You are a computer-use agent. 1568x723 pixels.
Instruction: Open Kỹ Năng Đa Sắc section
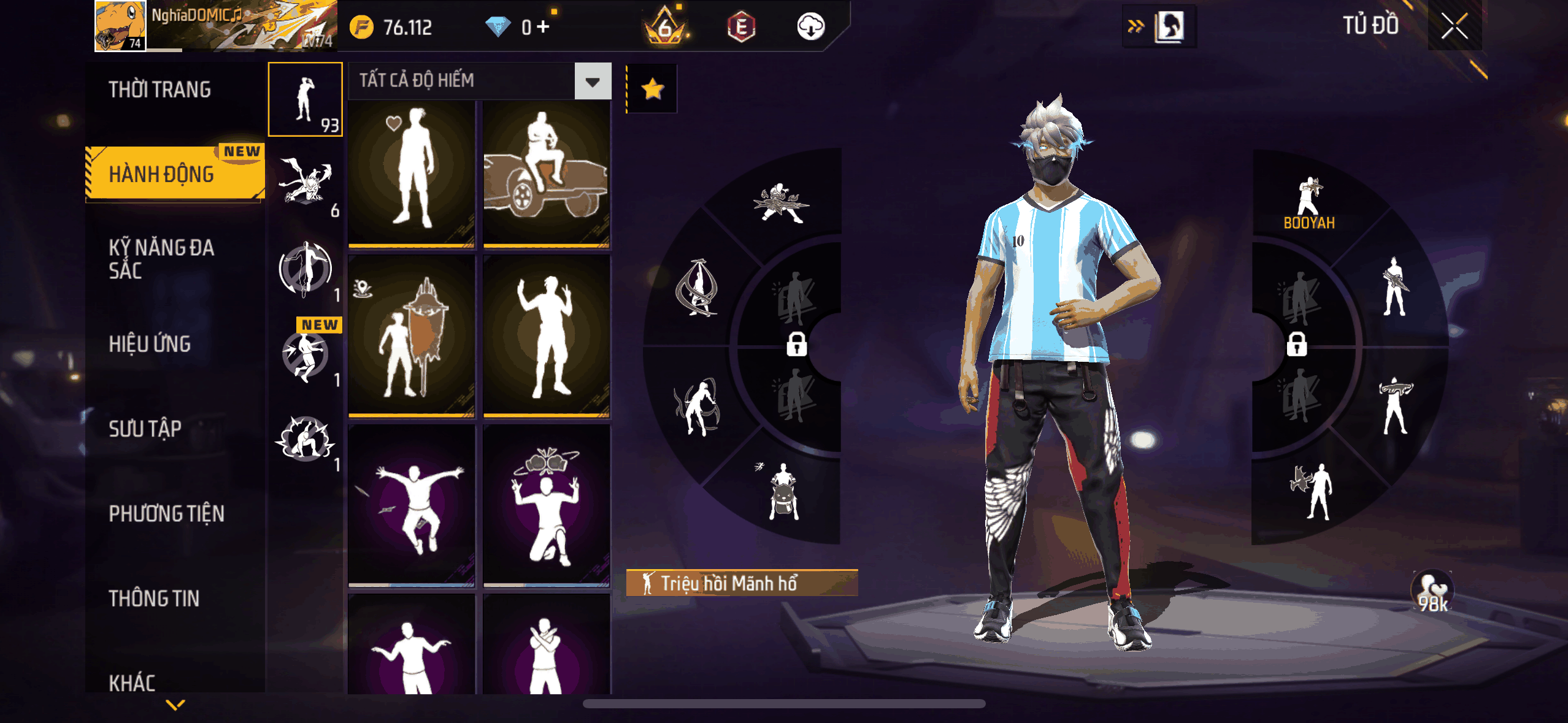click(x=161, y=259)
